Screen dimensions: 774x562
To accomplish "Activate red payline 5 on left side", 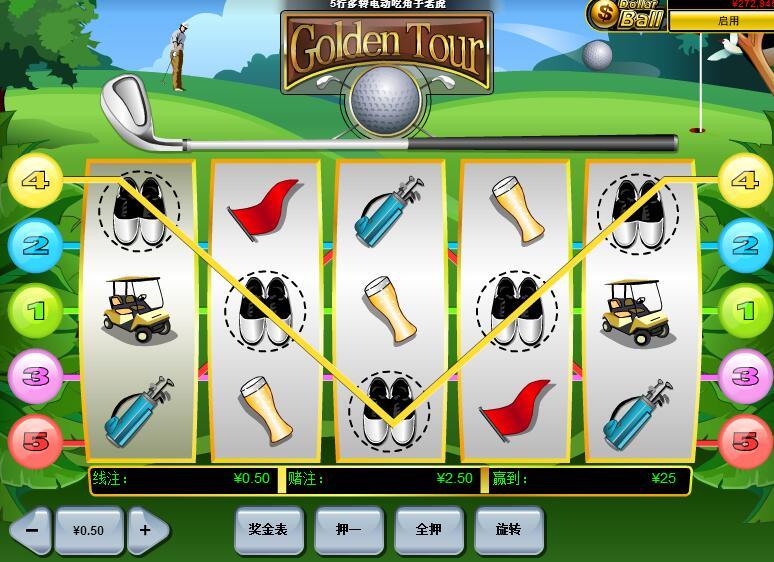I will click(x=35, y=440).
